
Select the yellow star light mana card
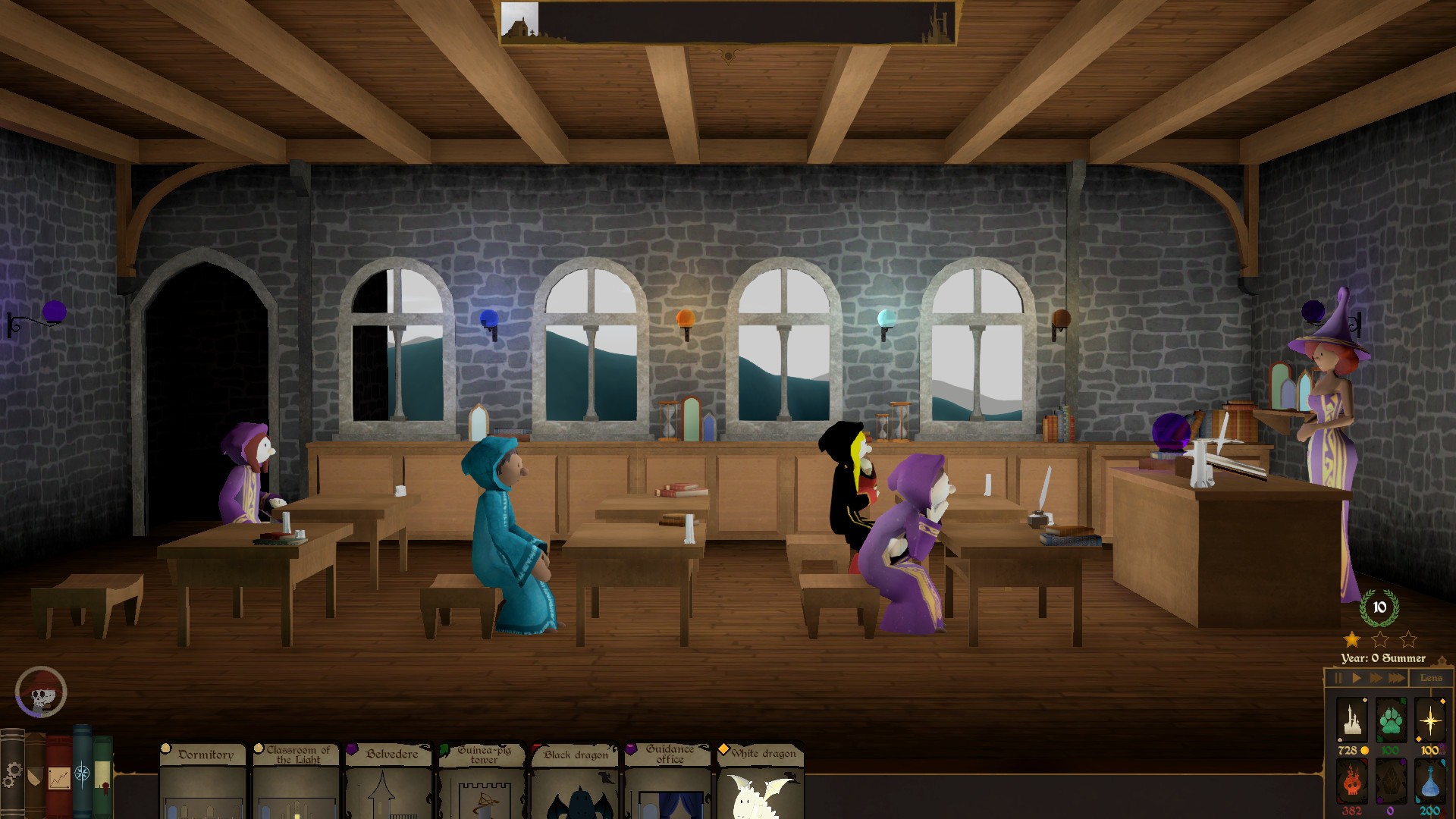1431,719
